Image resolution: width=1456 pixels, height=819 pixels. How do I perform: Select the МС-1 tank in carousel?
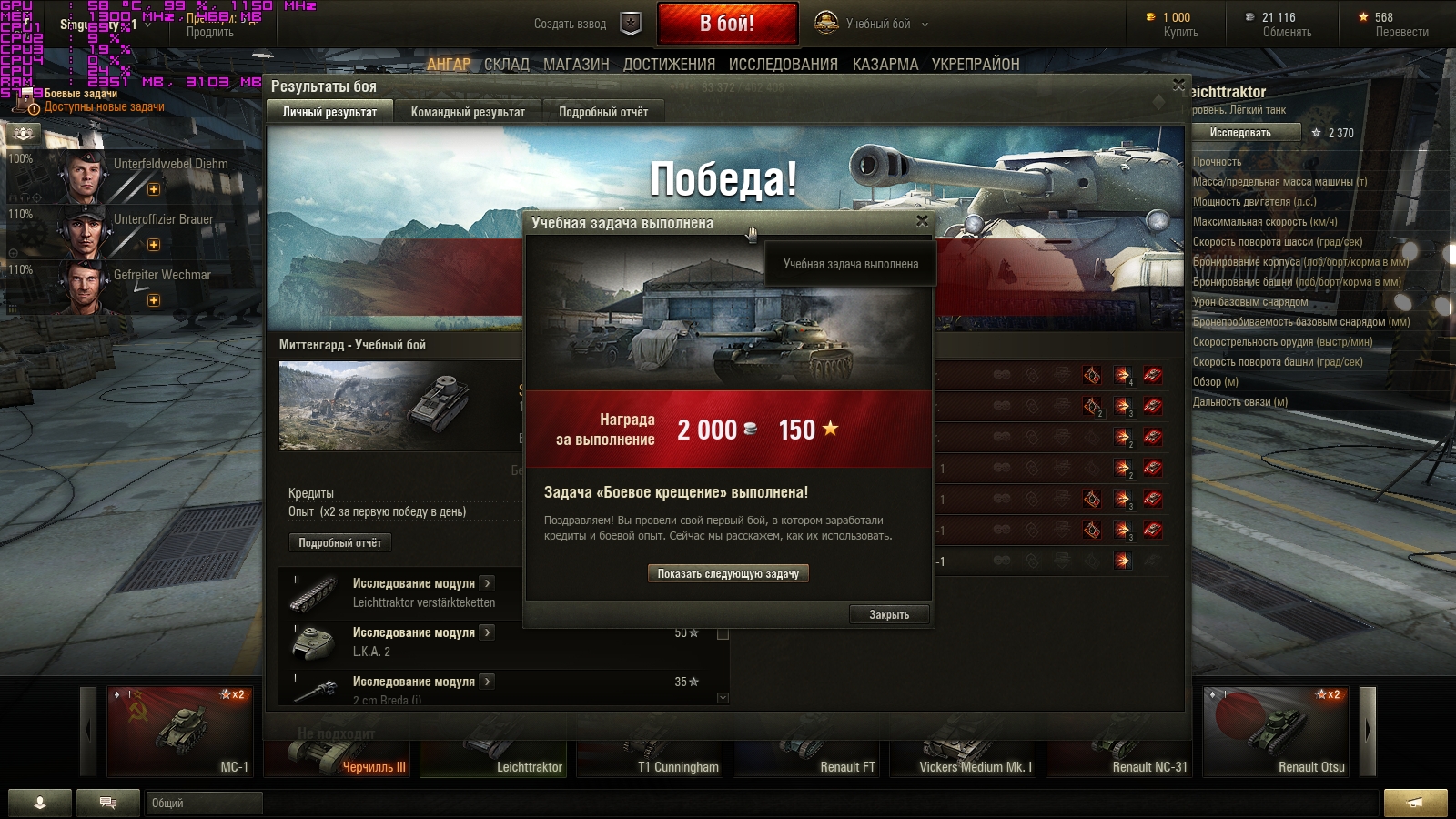[180, 732]
